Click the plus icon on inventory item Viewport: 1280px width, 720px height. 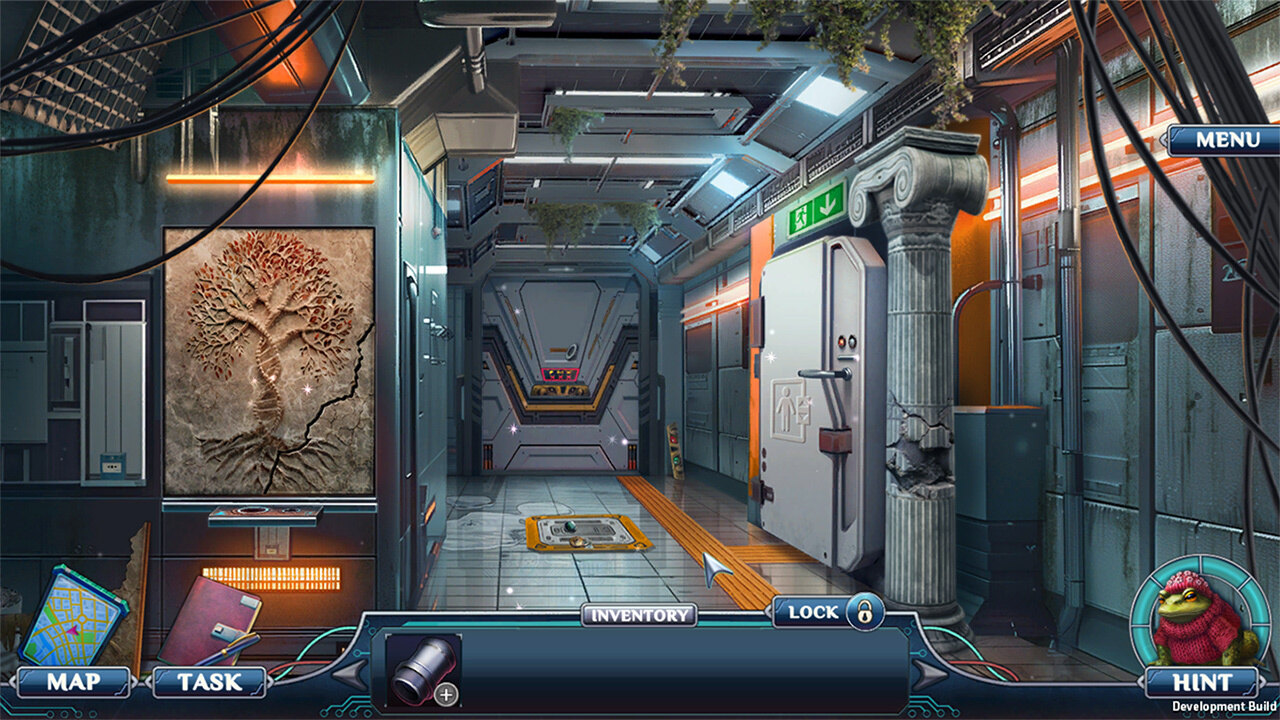447,693
